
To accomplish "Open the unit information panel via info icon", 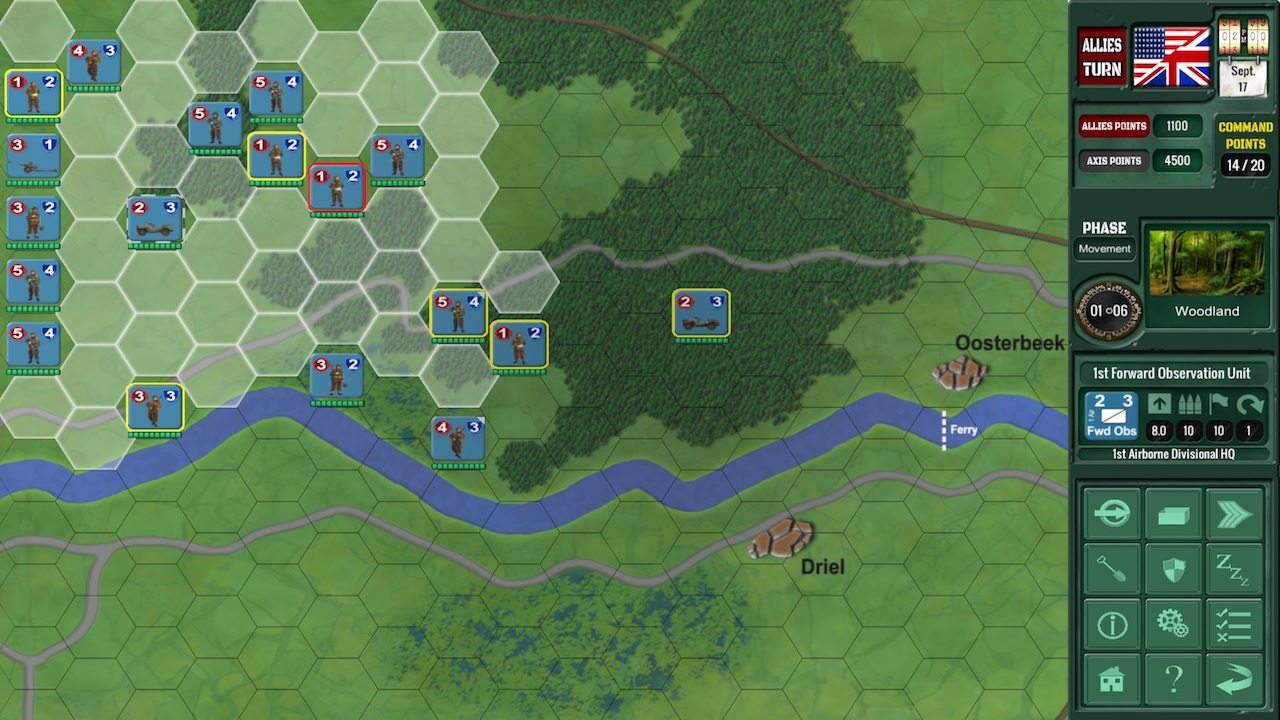I will [1111, 622].
